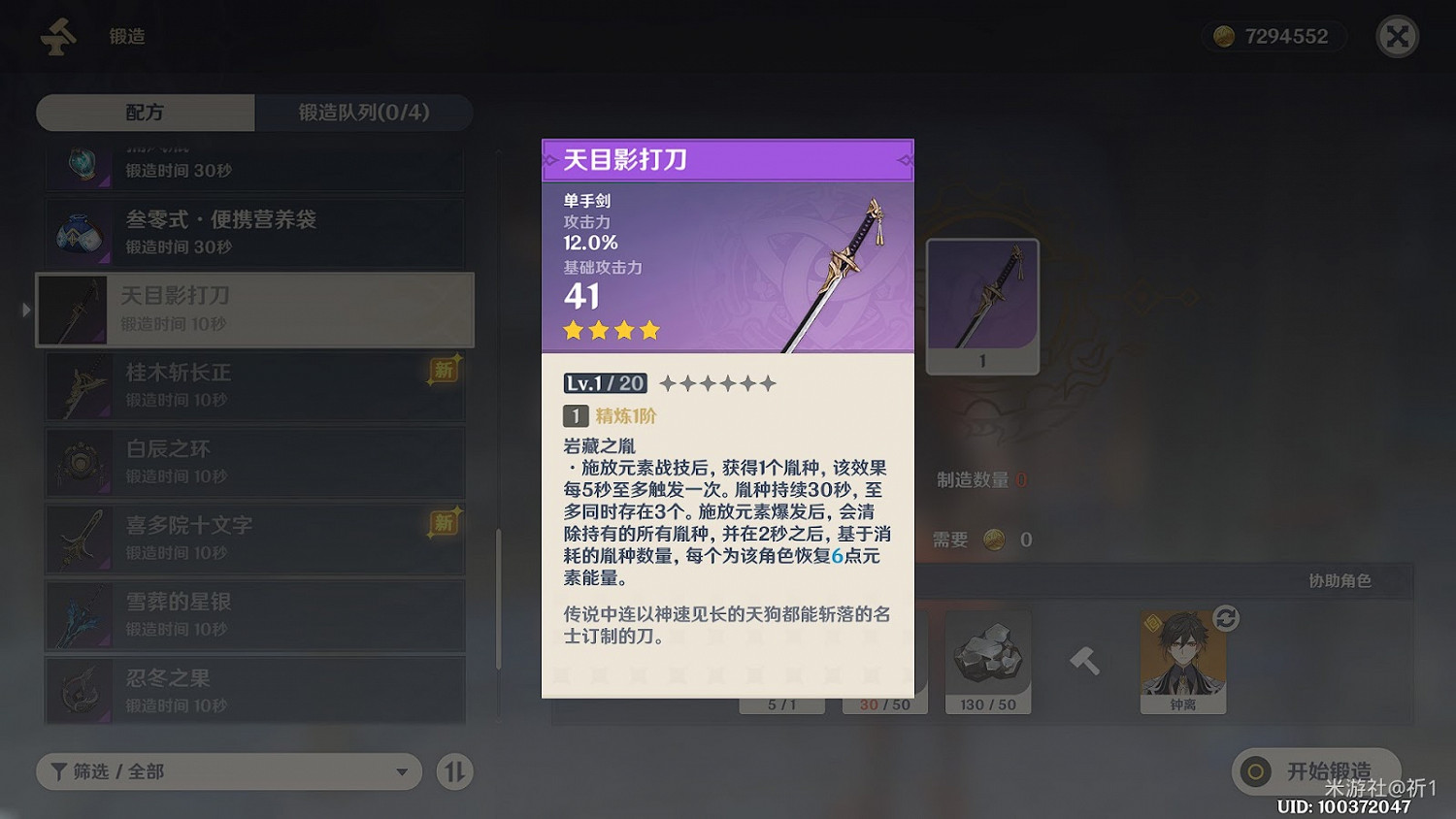This screenshot has width=1456, height=819.
Task: Select 天目影打刀 from the recipe list
Action: point(254,309)
